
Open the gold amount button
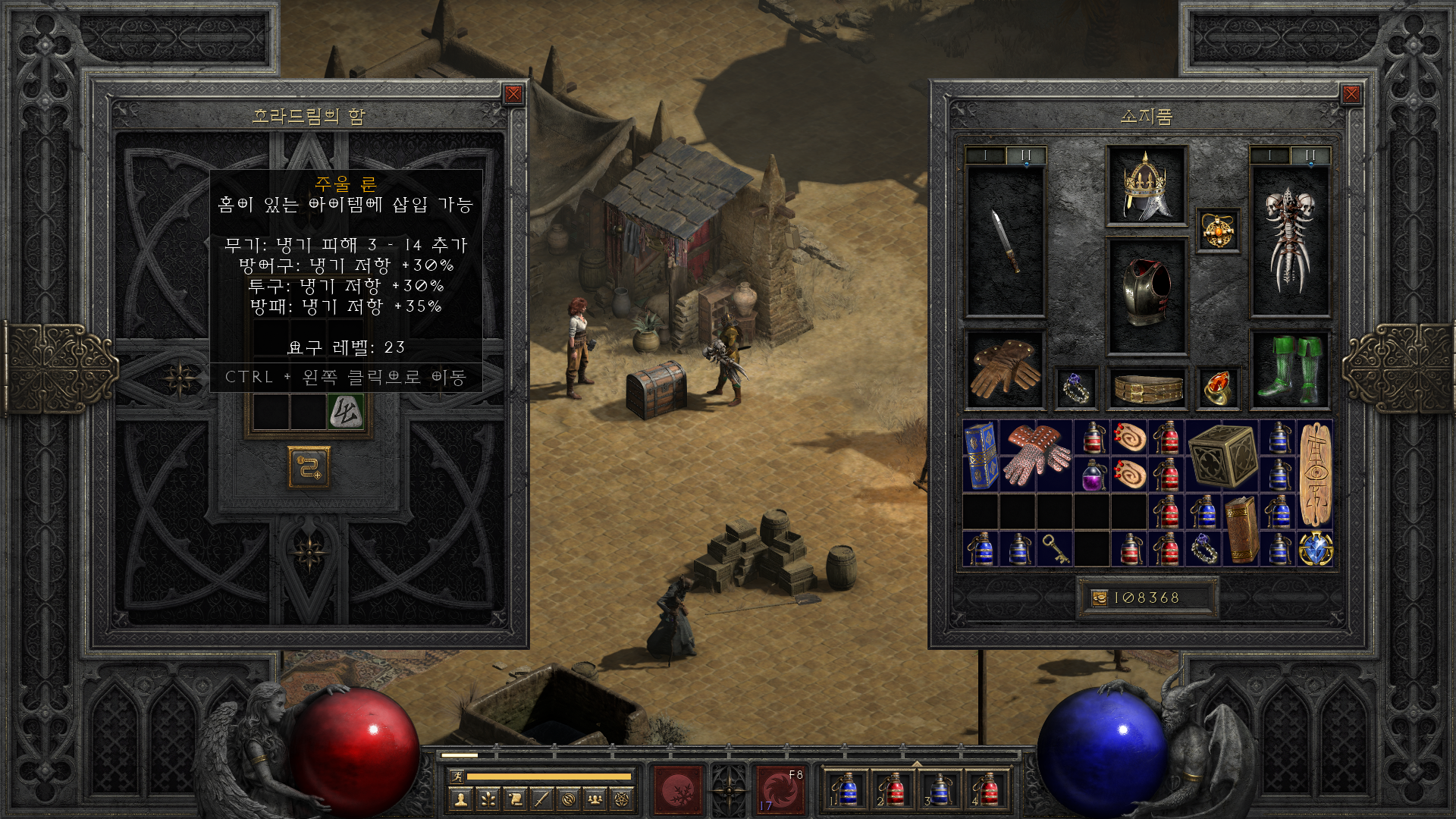[1100, 598]
